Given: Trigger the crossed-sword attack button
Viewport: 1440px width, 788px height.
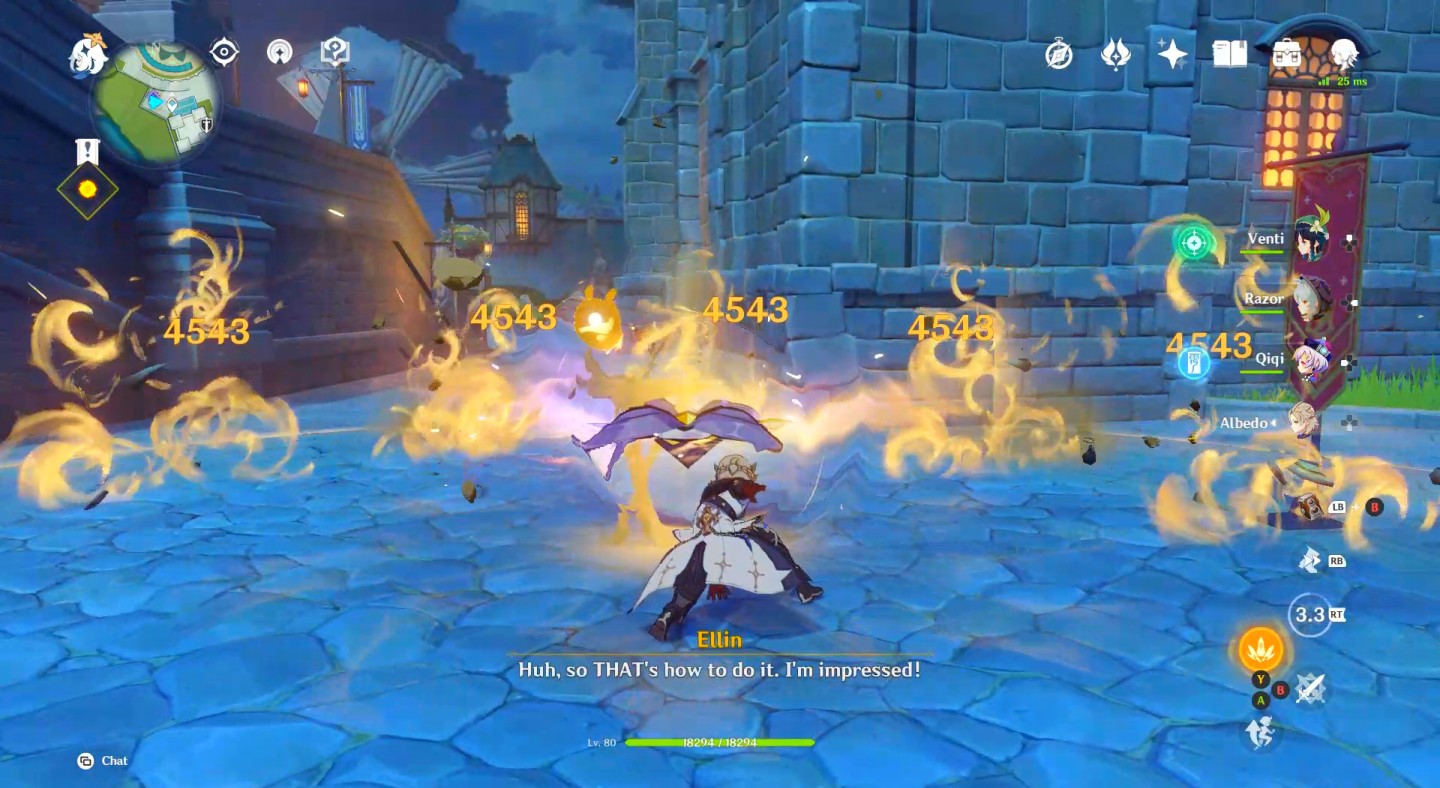Looking at the screenshot, I should tap(1310, 689).
